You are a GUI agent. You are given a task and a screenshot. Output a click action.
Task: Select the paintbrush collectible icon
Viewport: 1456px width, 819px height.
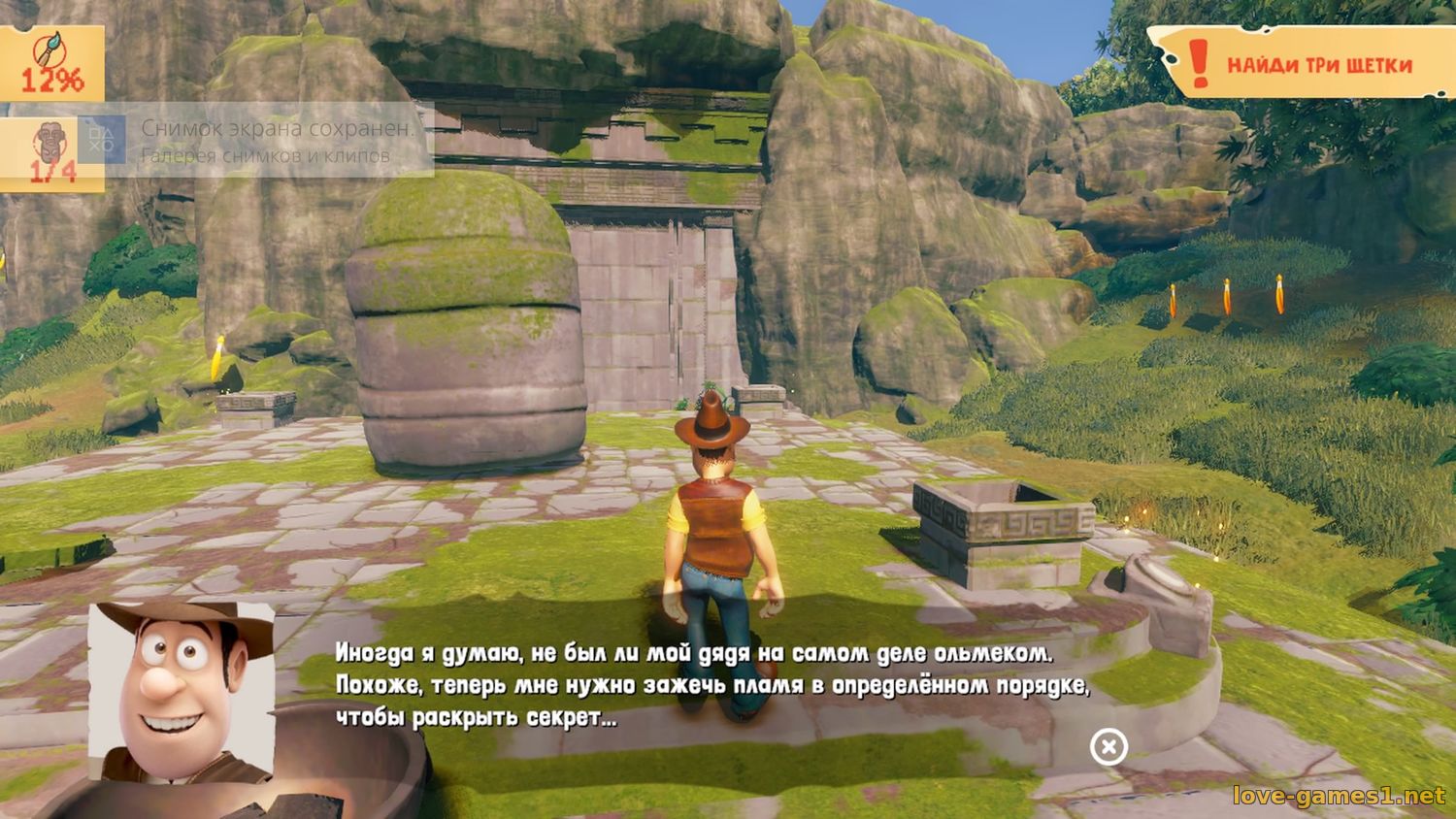[x=50, y=49]
